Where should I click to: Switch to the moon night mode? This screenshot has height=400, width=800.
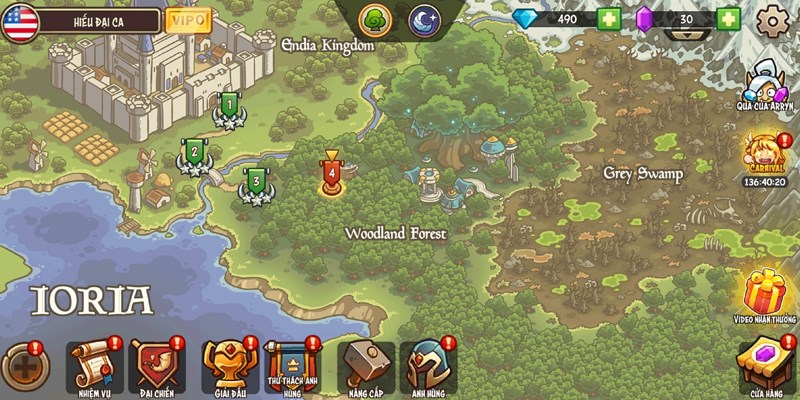click(424, 20)
